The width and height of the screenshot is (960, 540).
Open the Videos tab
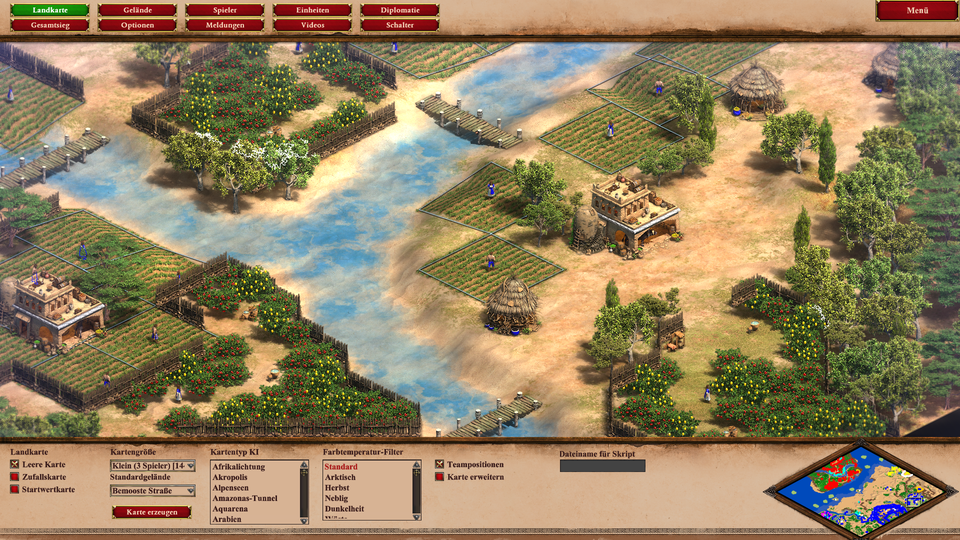313,25
